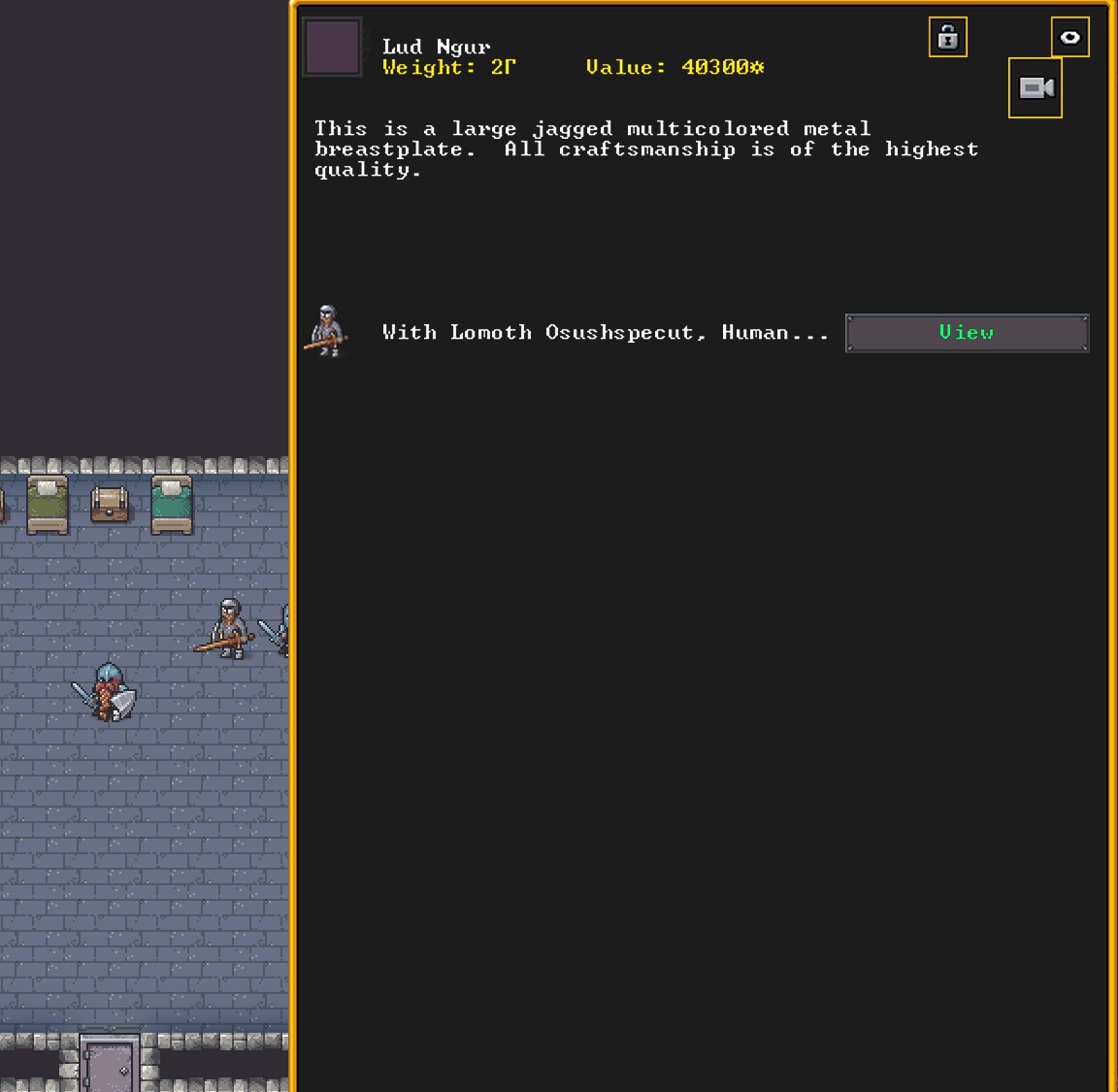Toggle the eye visibility icon

[x=1069, y=38]
